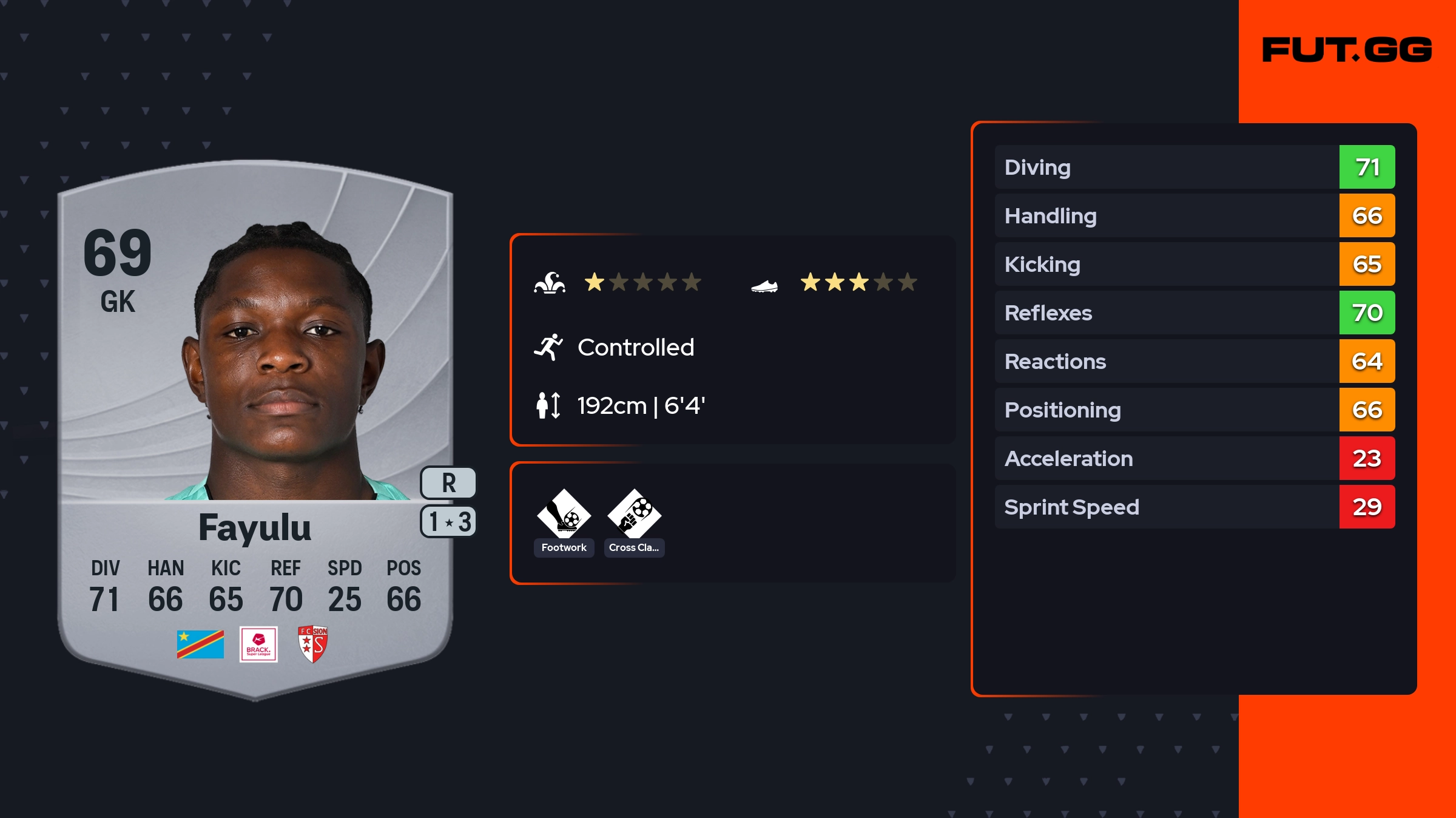The height and width of the screenshot is (818, 1456).
Task: Select the Fayulu goalkeeper player card
Action: point(255,425)
